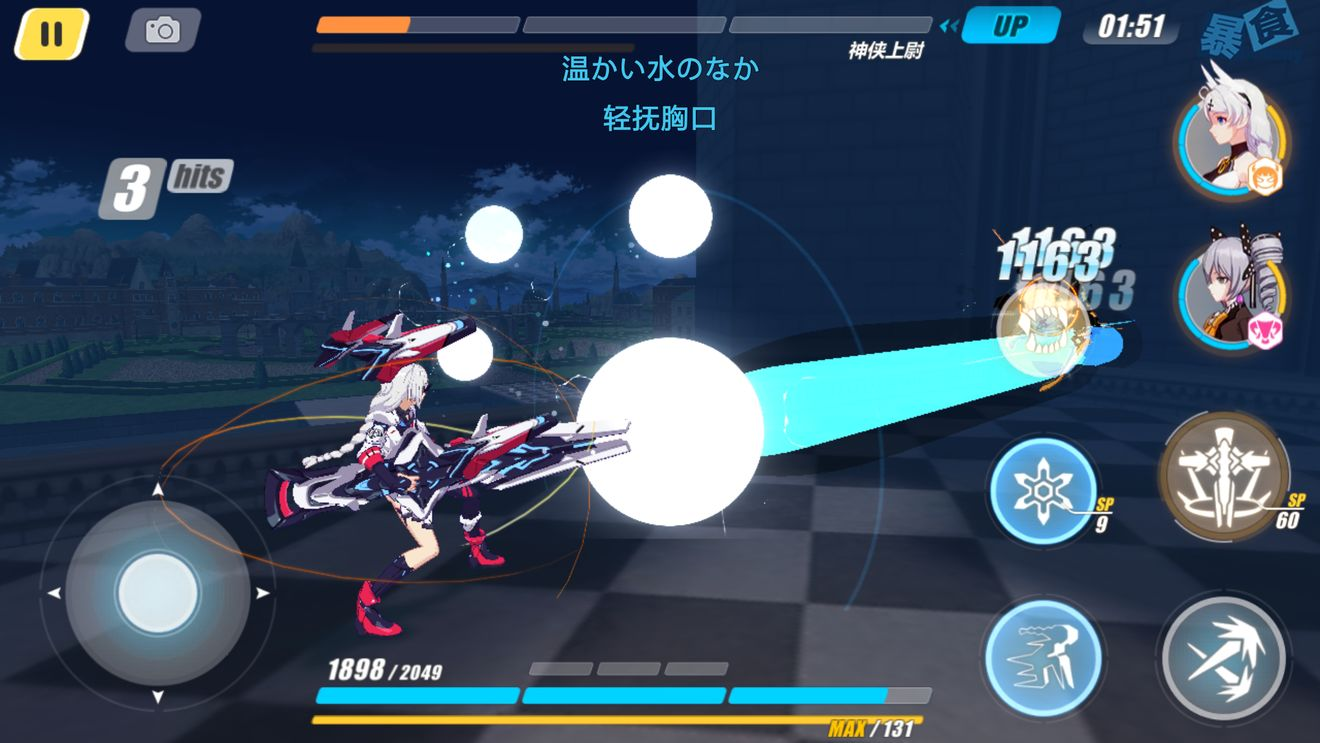Take a screenshot with the camera button
Screen dimensions: 1320x743
coord(162,30)
